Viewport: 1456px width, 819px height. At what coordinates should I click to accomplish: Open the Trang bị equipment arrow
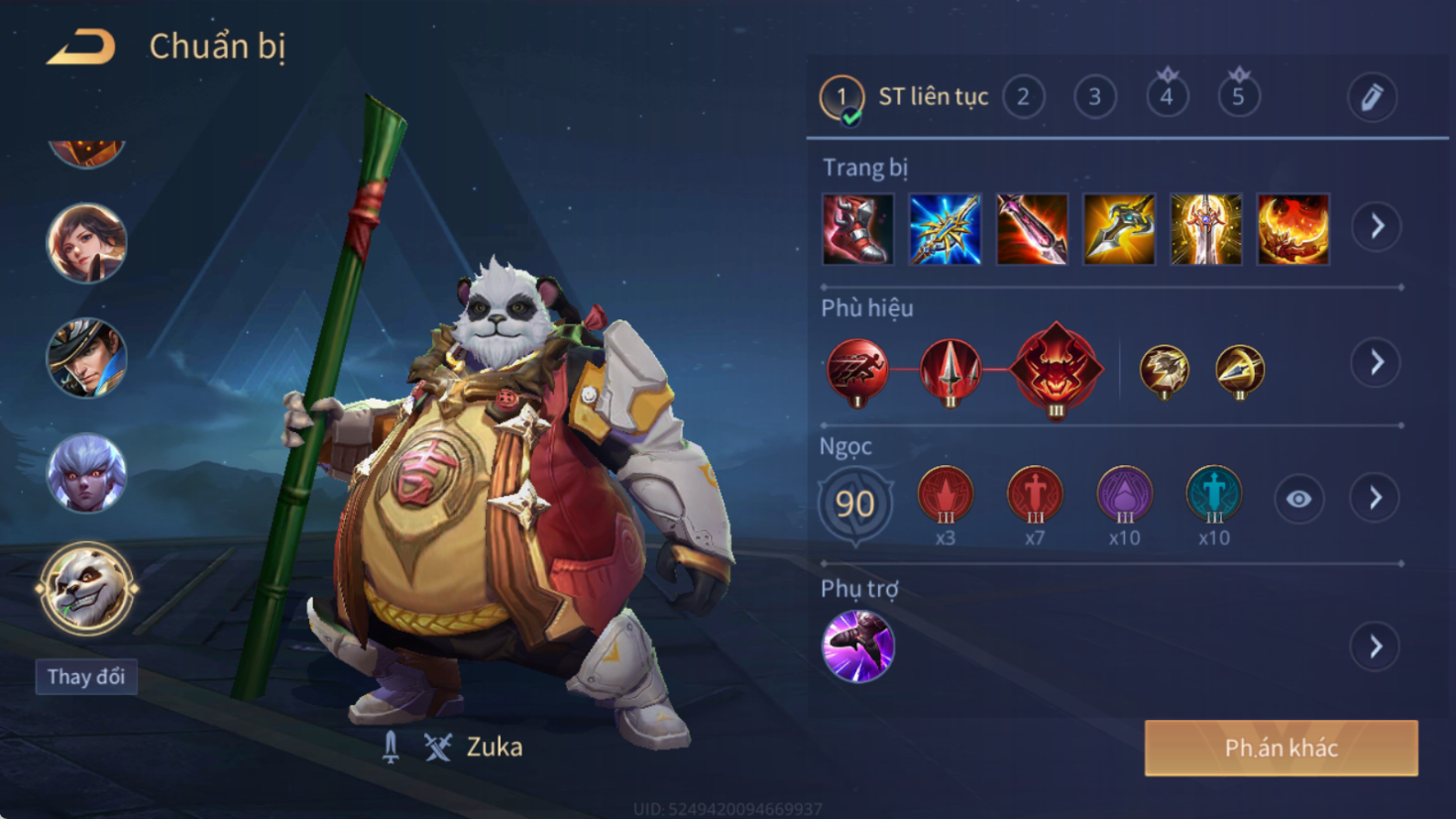tap(1377, 227)
